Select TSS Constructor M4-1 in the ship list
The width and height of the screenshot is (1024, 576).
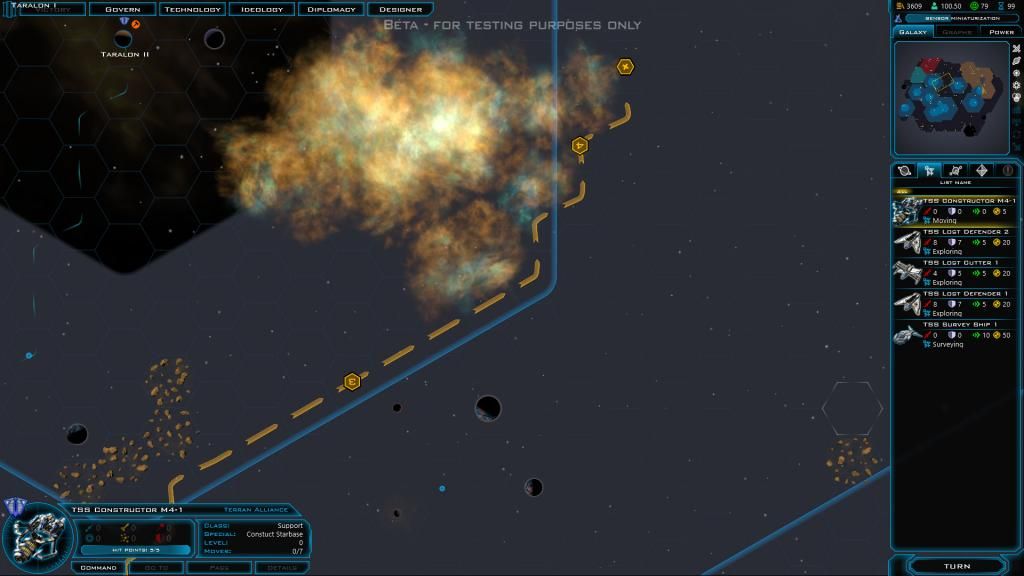[x=954, y=210]
